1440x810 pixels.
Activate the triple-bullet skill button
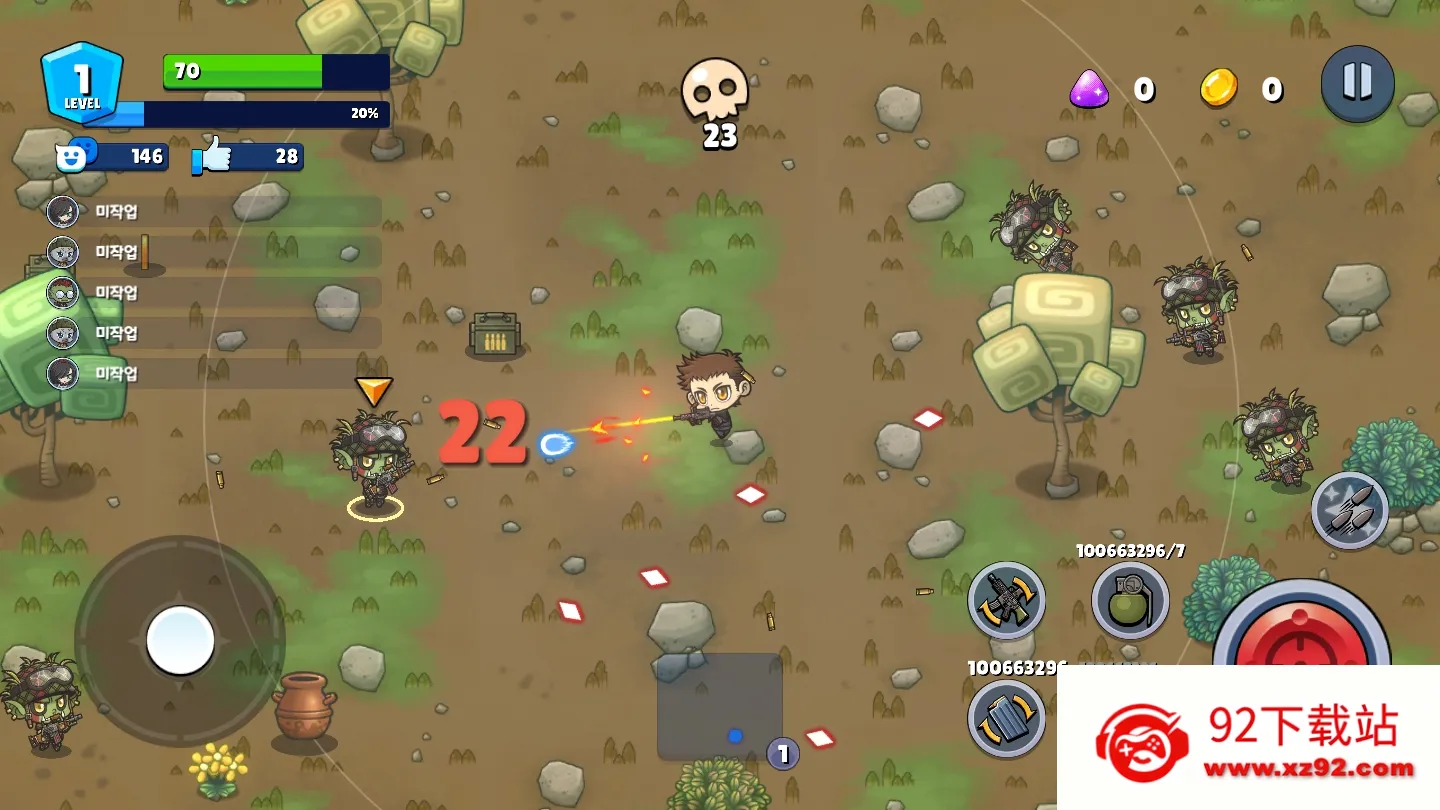[1349, 510]
